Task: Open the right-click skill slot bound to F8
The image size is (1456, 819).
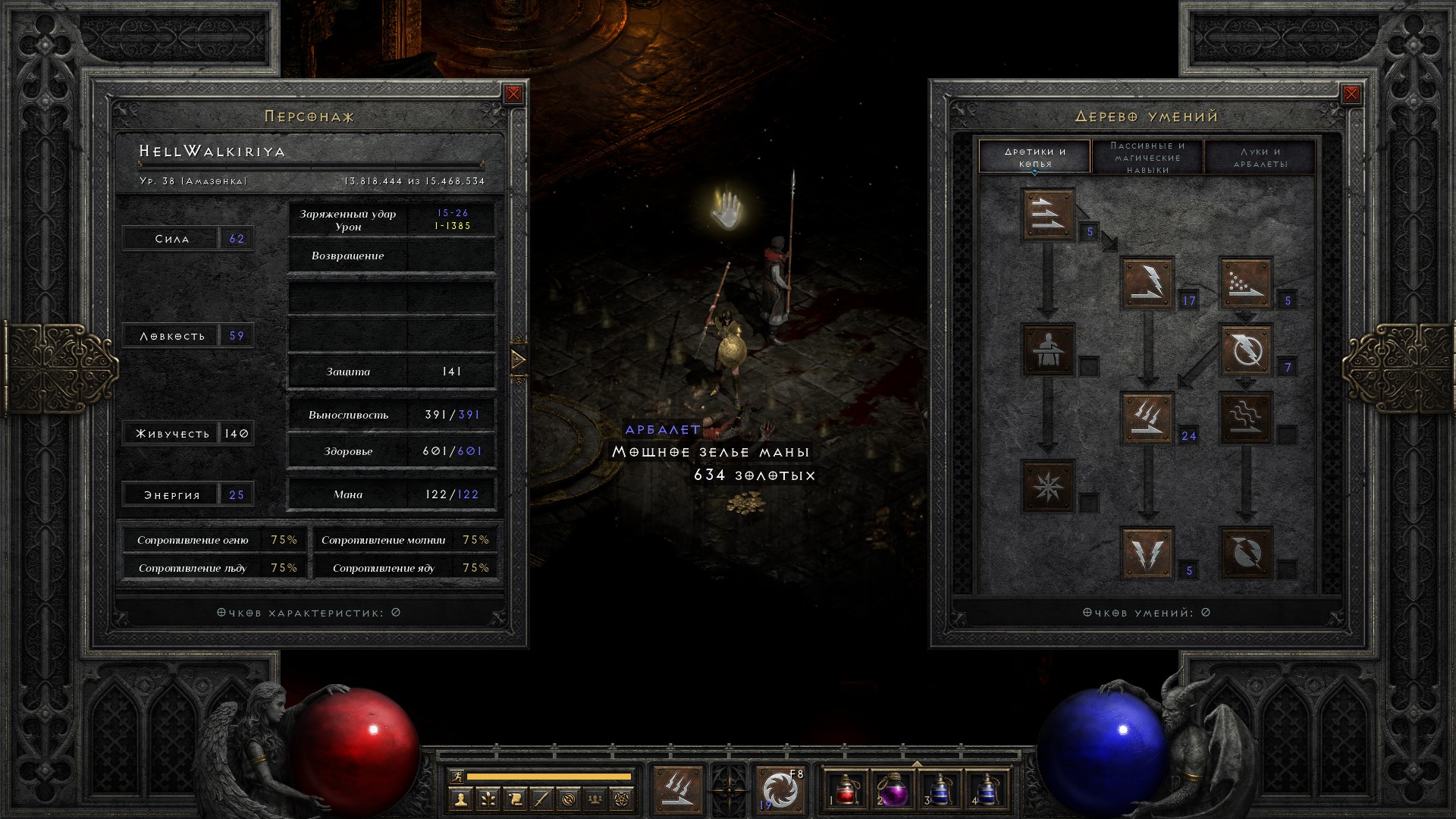Action: (780, 789)
